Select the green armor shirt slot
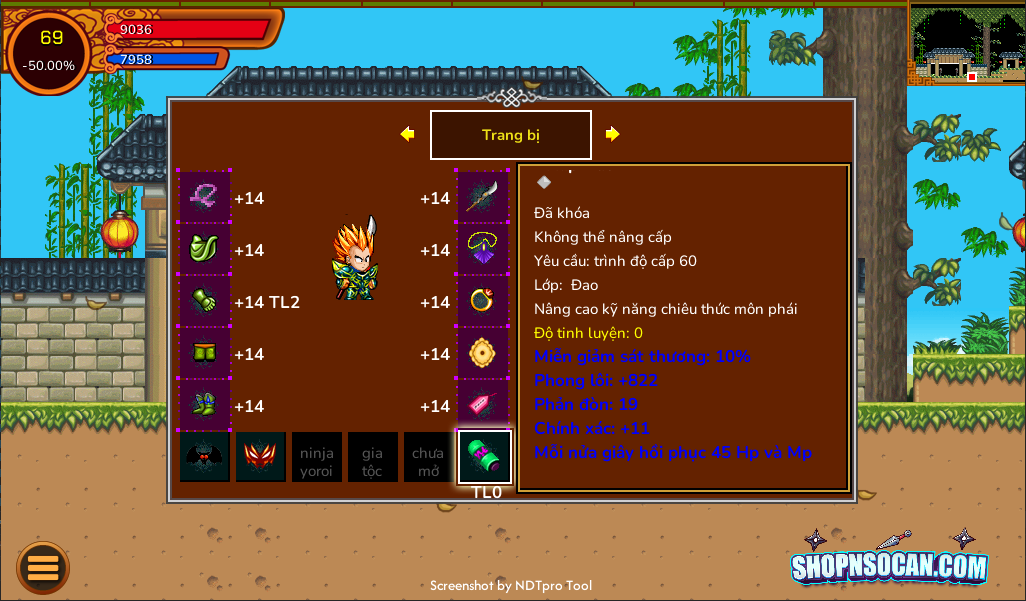This screenshot has height=601, width=1026. coord(205,250)
